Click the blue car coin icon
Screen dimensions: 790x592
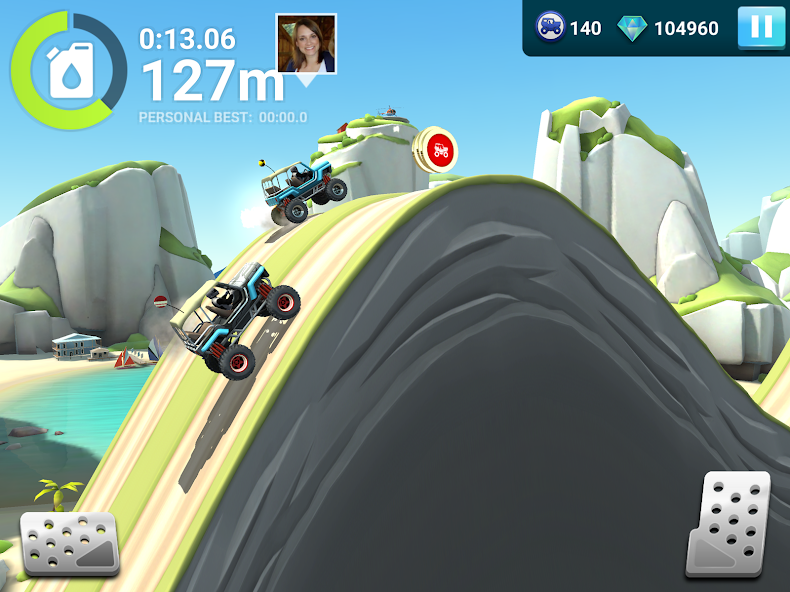coord(550,27)
